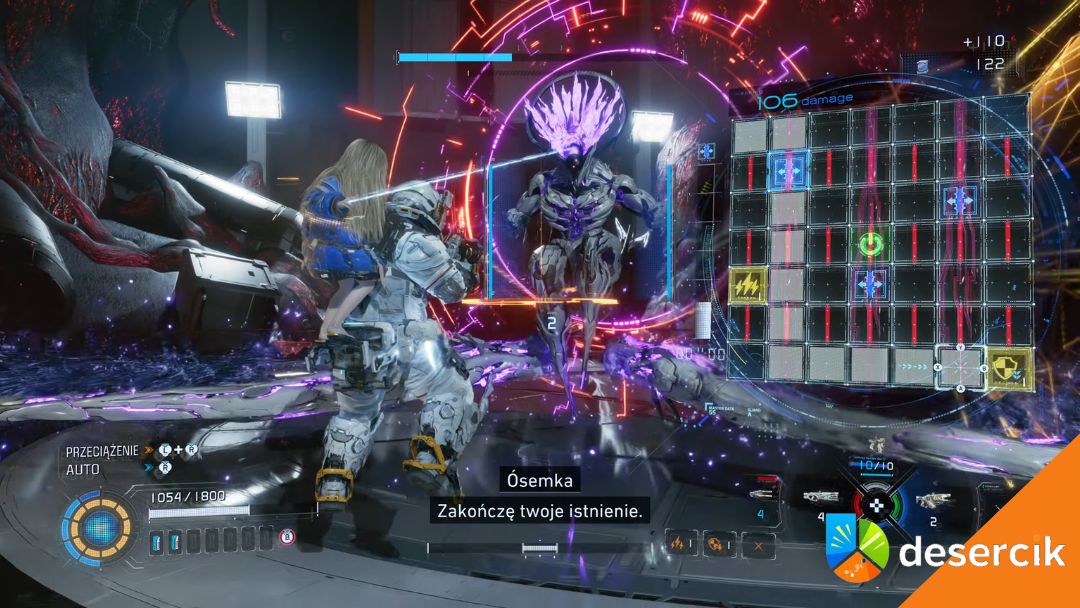Image resolution: width=1080 pixels, height=608 pixels.
Task: Click the hacking cursor tile with the crosshair
Action: click(959, 366)
